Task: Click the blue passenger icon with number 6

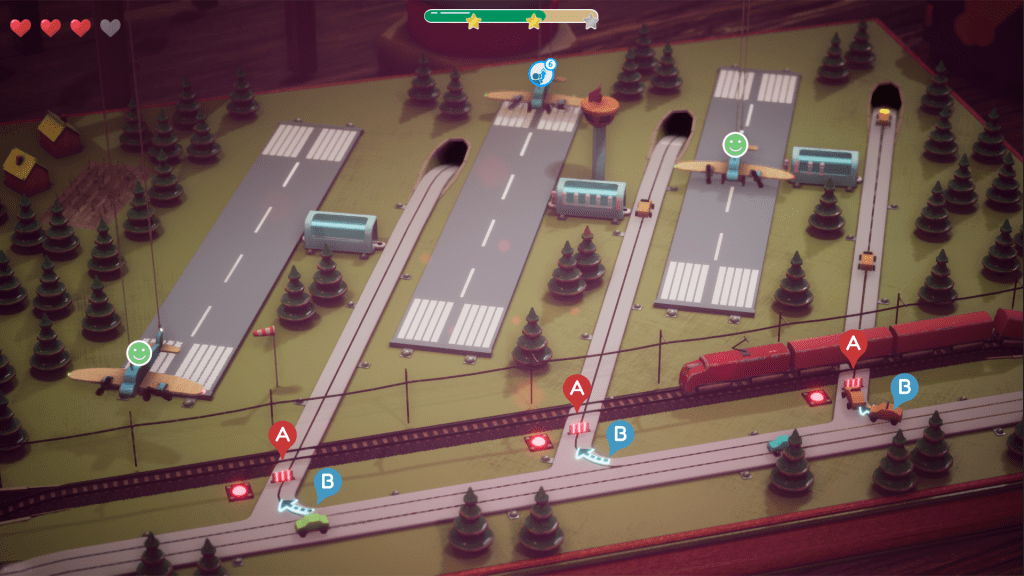Action: (541, 73)
